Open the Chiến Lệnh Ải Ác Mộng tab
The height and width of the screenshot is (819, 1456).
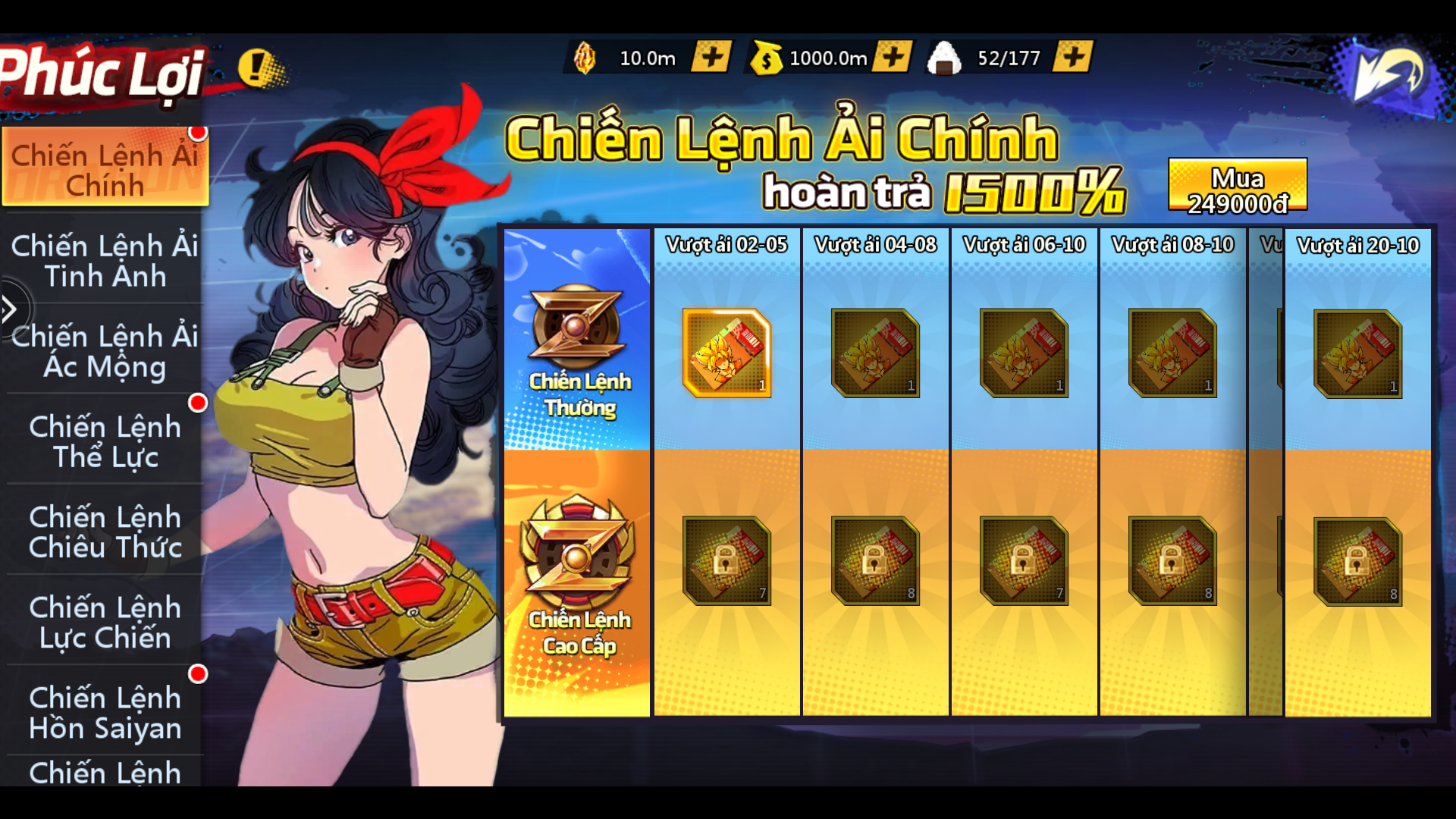(105, 351)
